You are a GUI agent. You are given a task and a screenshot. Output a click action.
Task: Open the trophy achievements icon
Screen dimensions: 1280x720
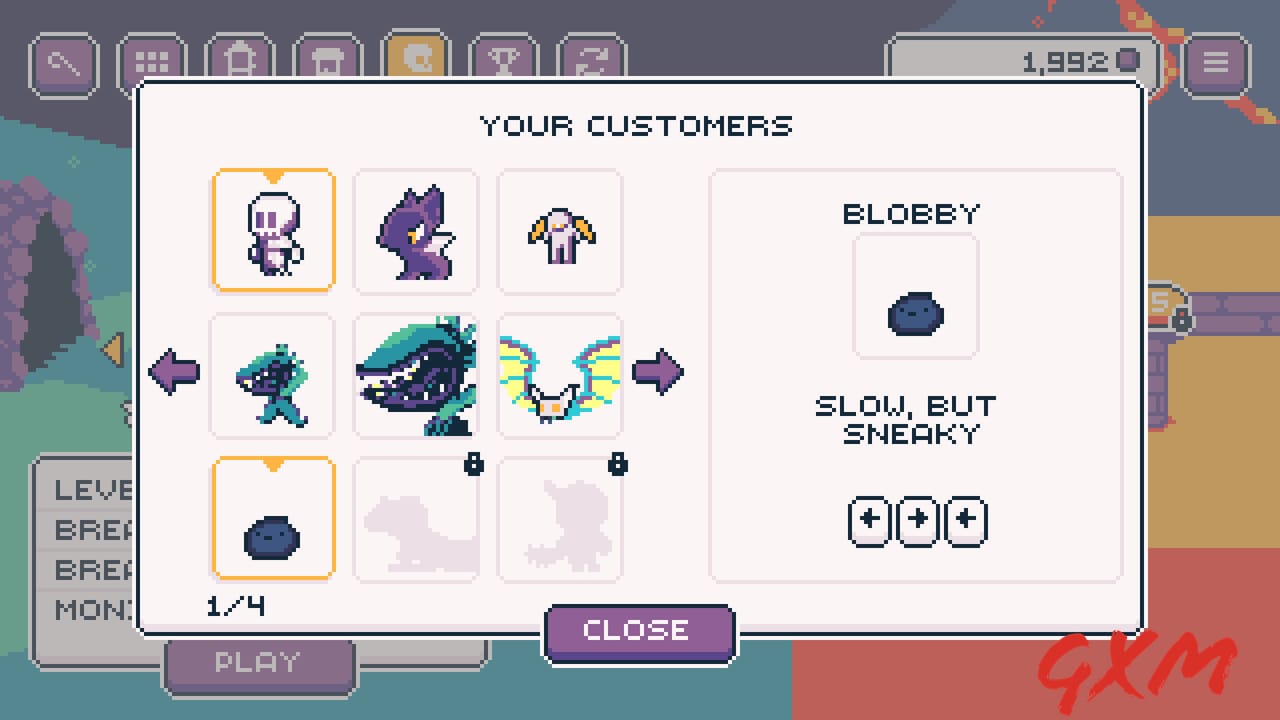[x=505, y=62]
